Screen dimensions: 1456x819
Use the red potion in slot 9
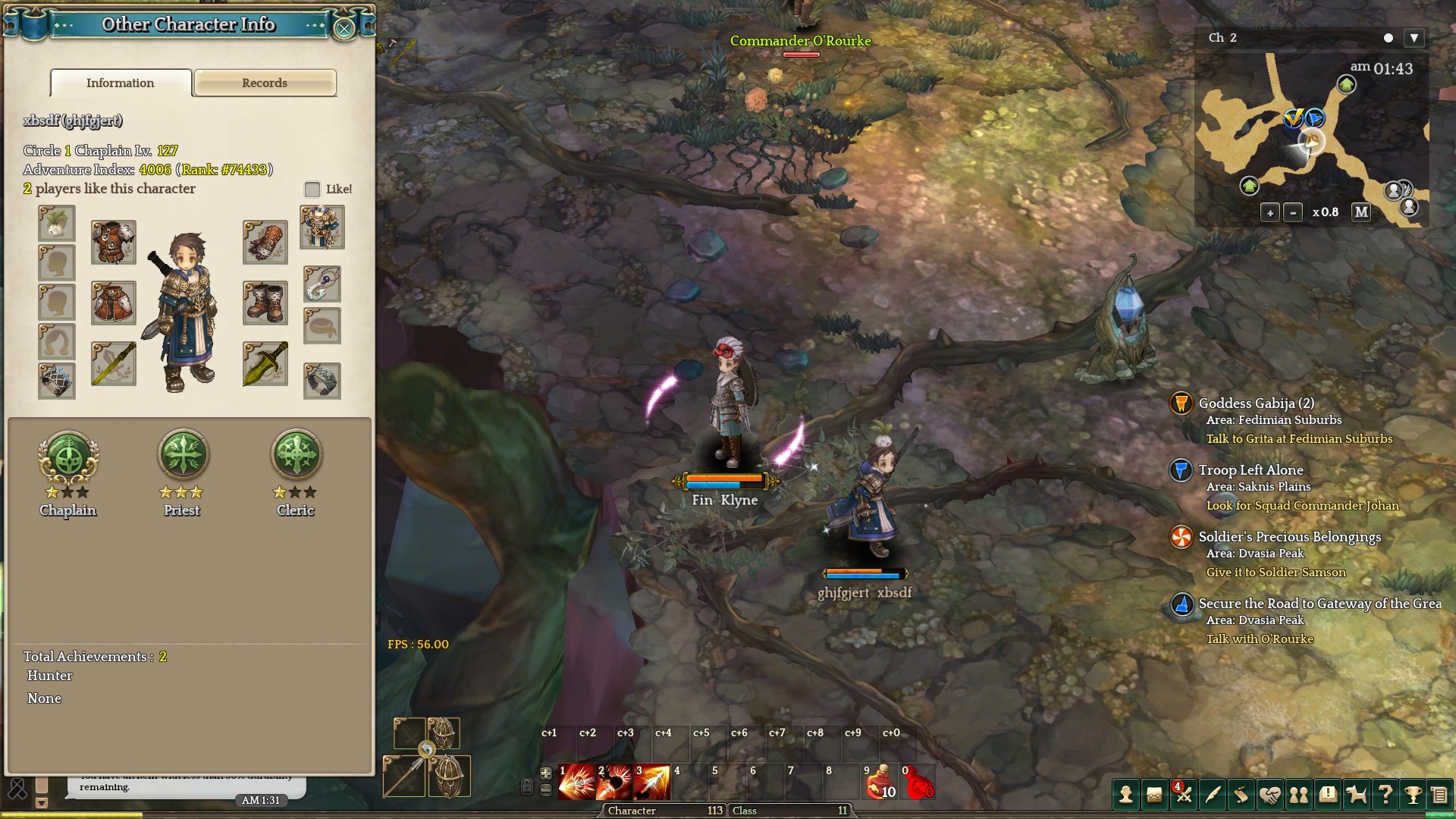[x=880, y=783]
